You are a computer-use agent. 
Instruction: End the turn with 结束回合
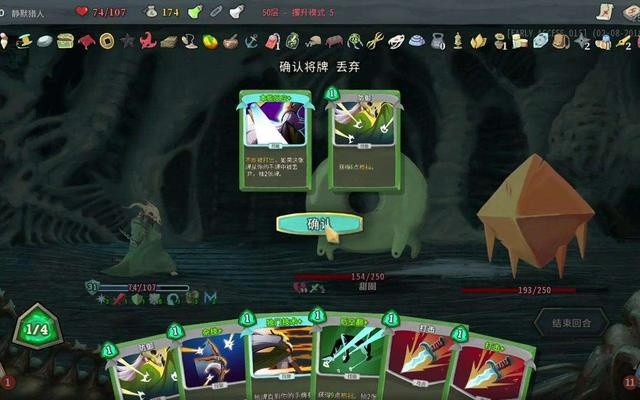pyautogui.click(x=571, y=323)
